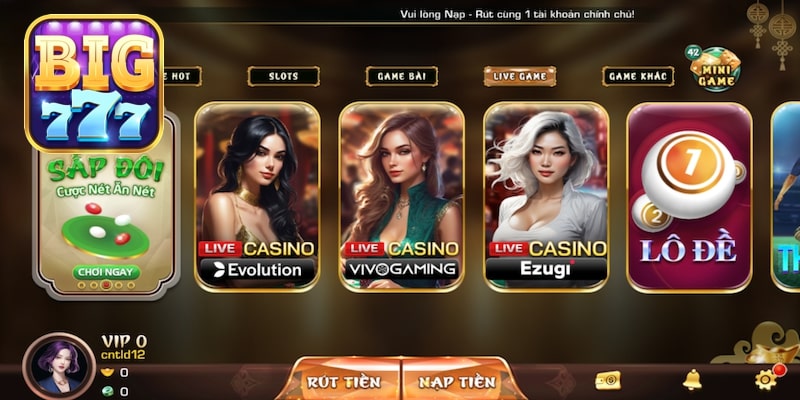Tap the Nạp Tiền deposit button

pos(457,381)
